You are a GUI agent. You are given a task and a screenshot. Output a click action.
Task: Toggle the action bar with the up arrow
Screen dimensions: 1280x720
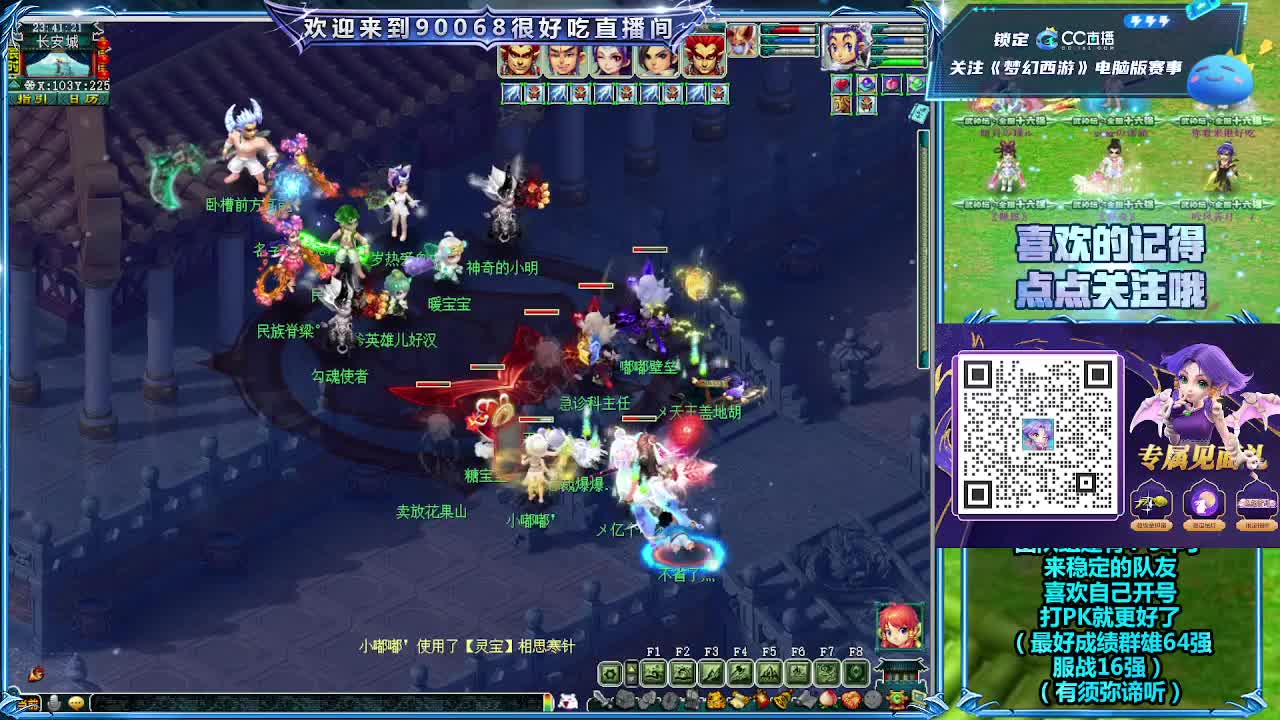point(632,666)
